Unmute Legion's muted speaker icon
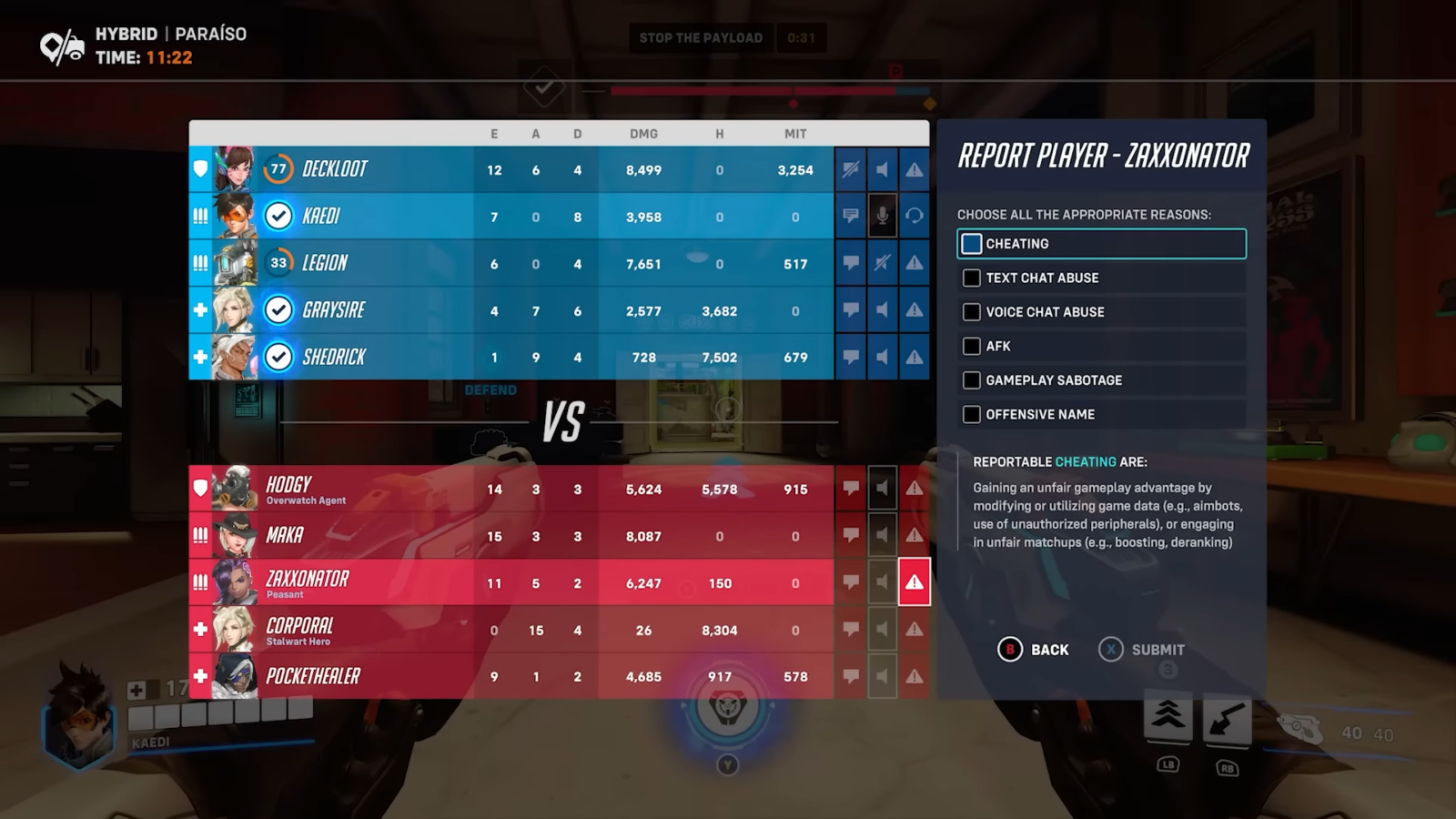 (x=882, y=263)
